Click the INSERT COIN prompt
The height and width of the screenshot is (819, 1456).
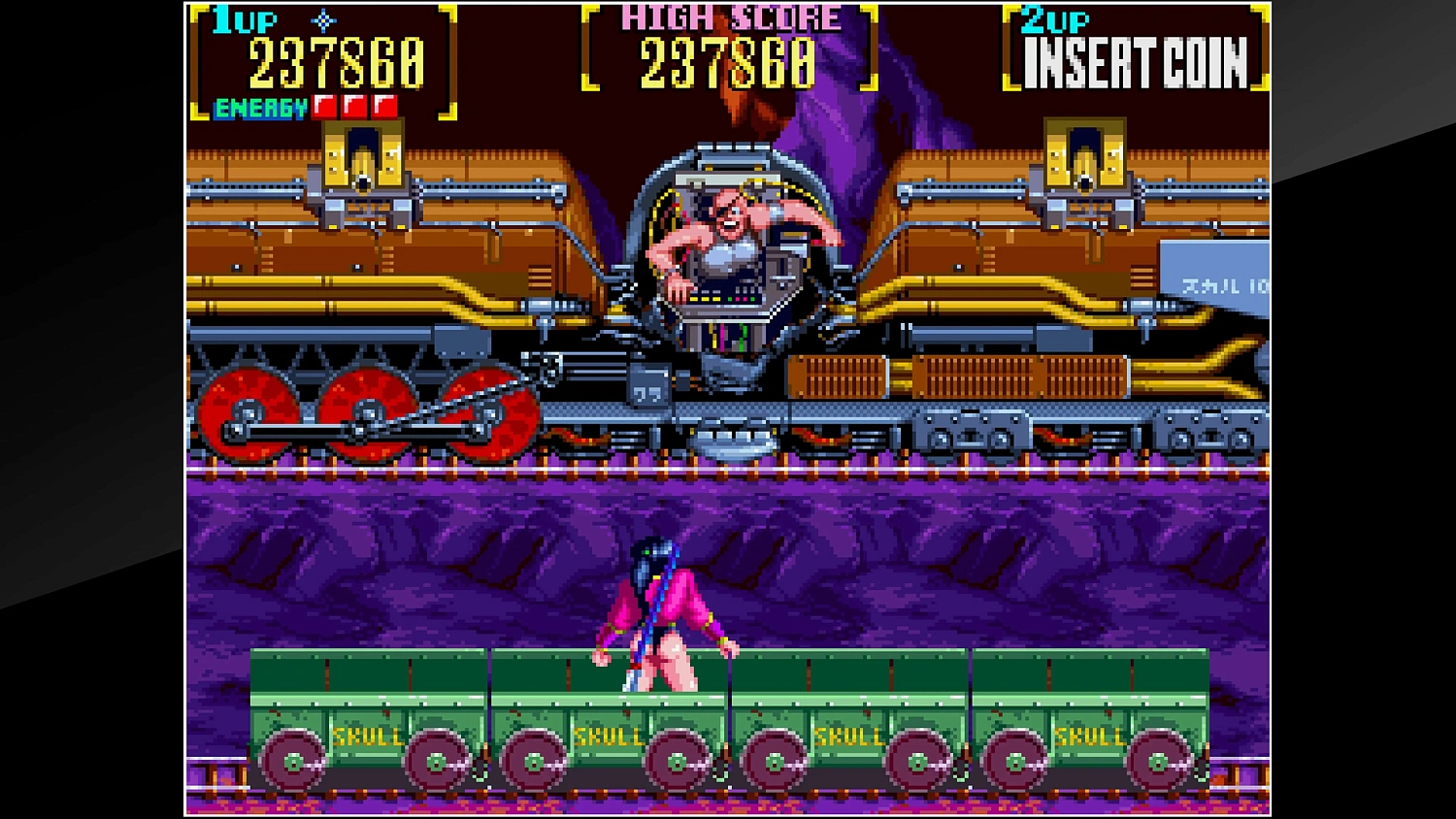[1136, 60]
